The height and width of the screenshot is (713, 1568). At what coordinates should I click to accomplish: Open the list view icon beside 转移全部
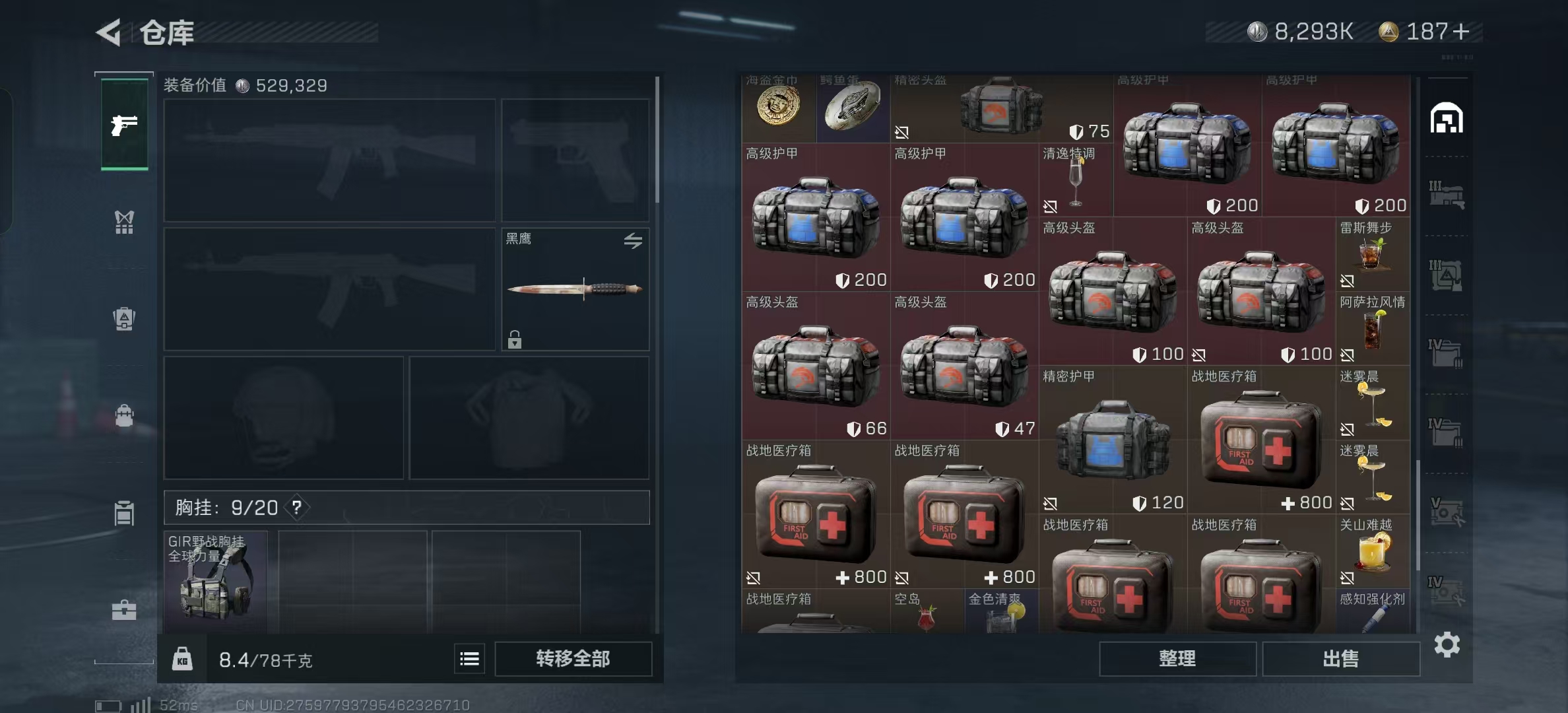[x=469, y=659]
